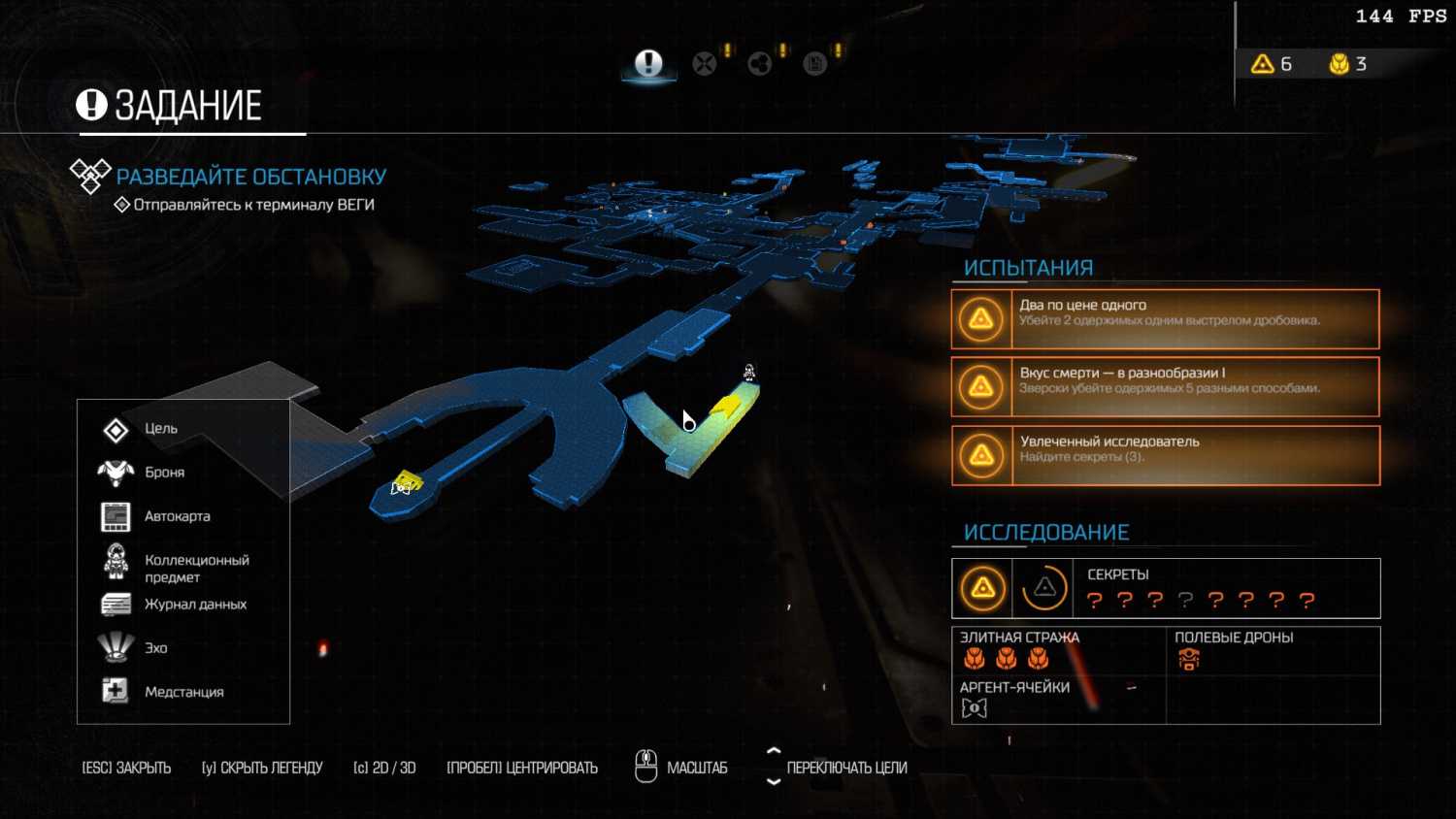Open the document-icon codex tab
1456x819 pixels.
[815, 64]
